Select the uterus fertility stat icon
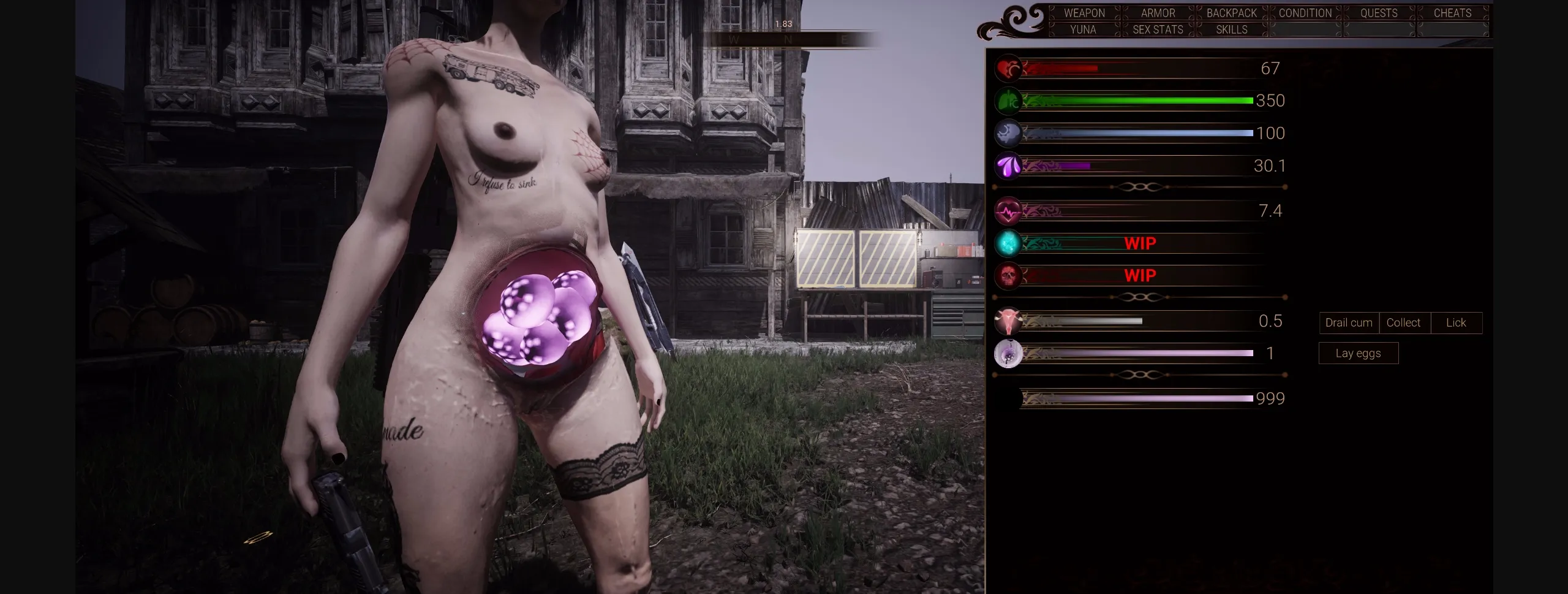This screenshot has height=594, width=1568. pyautogui.click(x=1008, y=321)
